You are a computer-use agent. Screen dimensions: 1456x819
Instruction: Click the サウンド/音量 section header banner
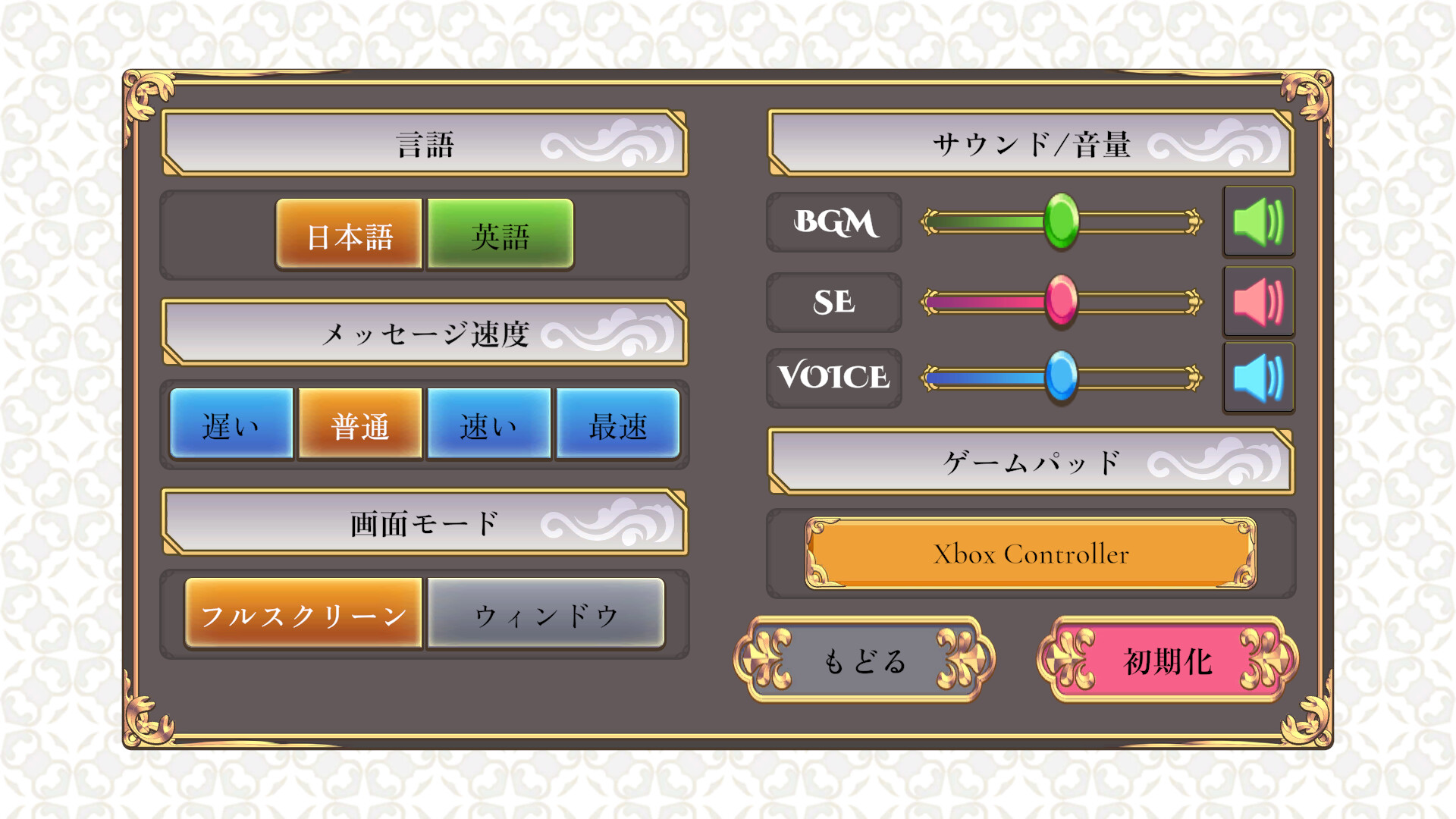1031,144
